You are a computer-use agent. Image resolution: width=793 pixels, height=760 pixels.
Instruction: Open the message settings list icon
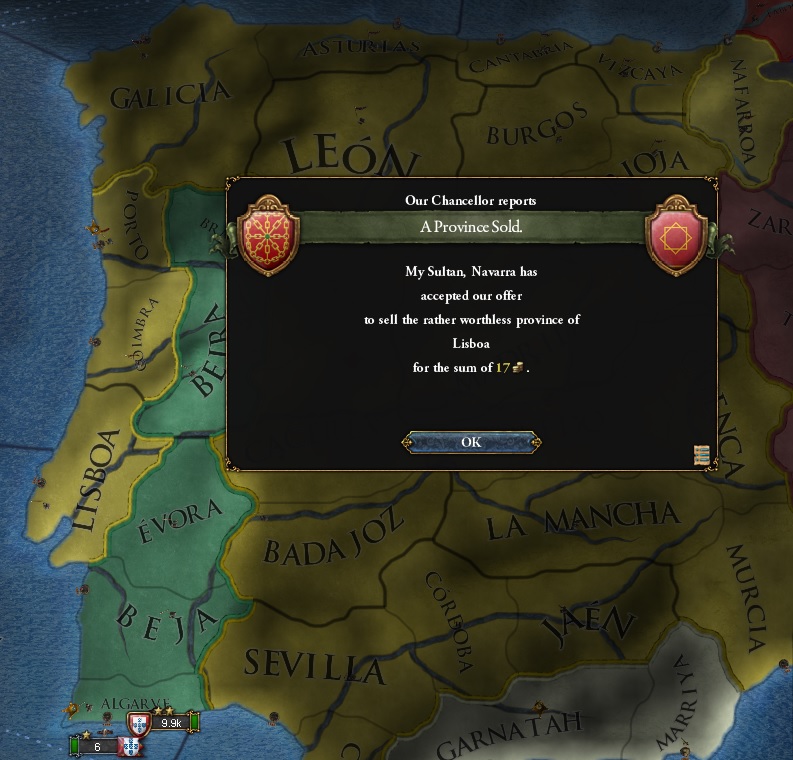[x=702, y=455]
